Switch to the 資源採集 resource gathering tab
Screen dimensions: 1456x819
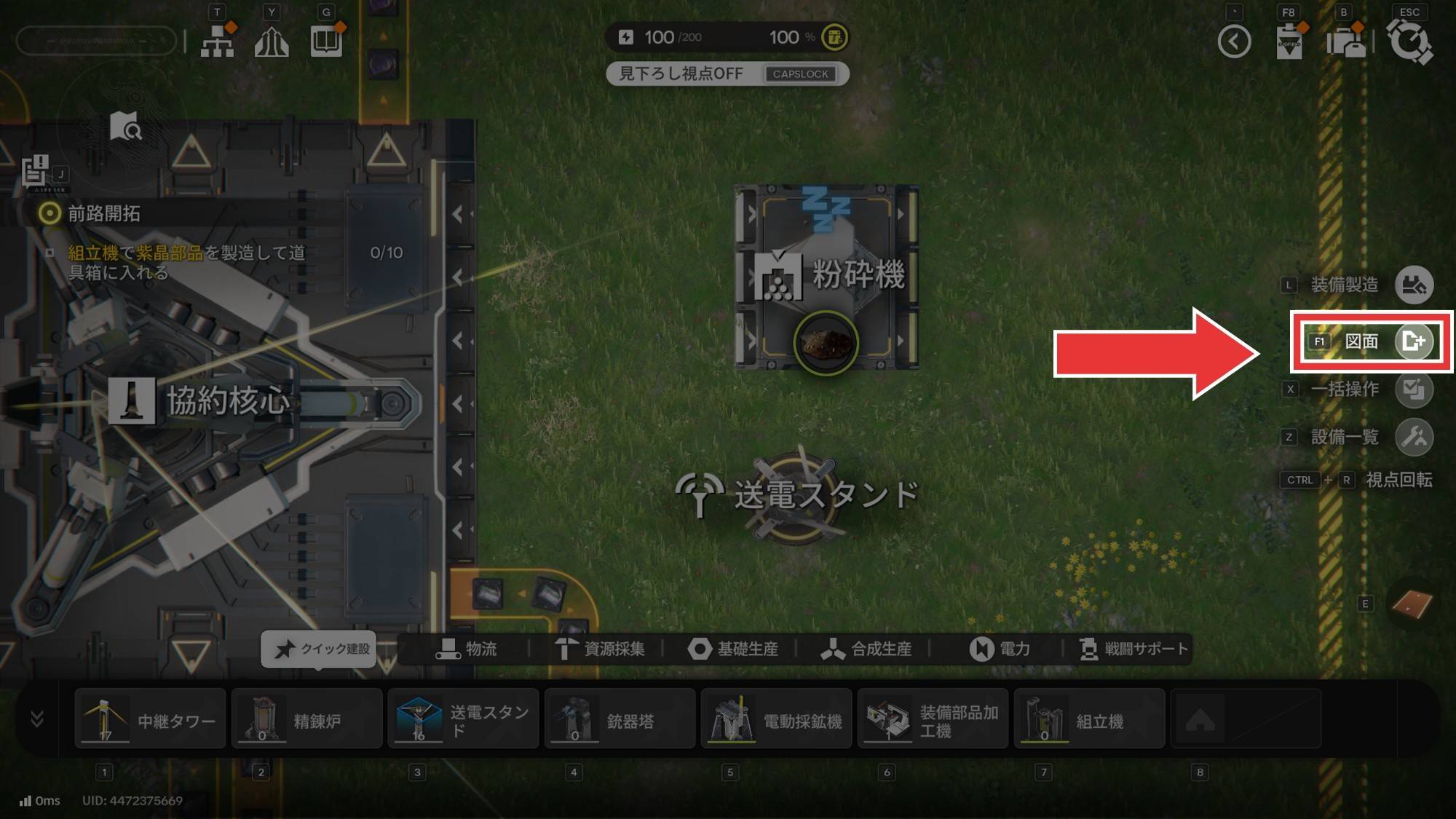(600, 649)
